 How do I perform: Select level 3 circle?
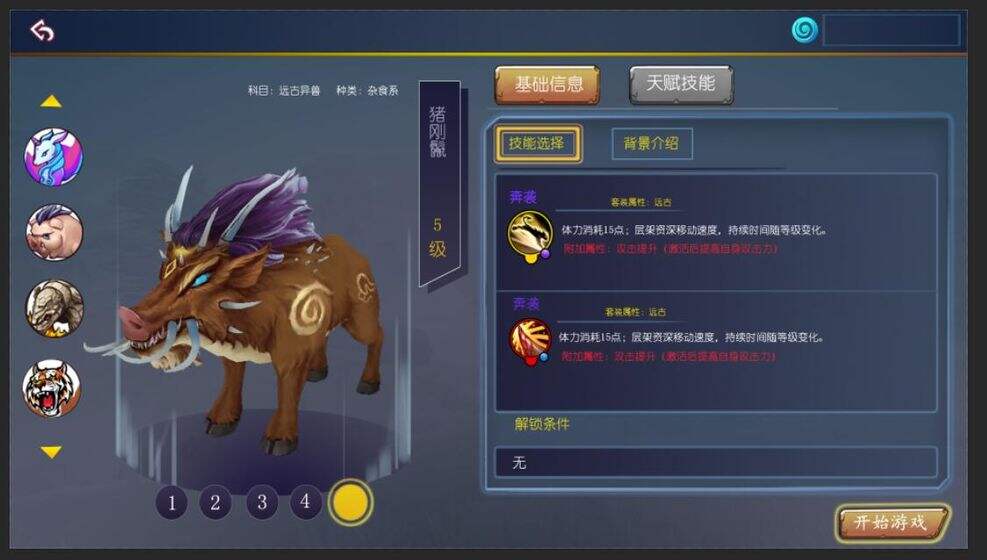pyautogui.click(x=261, y=502)
